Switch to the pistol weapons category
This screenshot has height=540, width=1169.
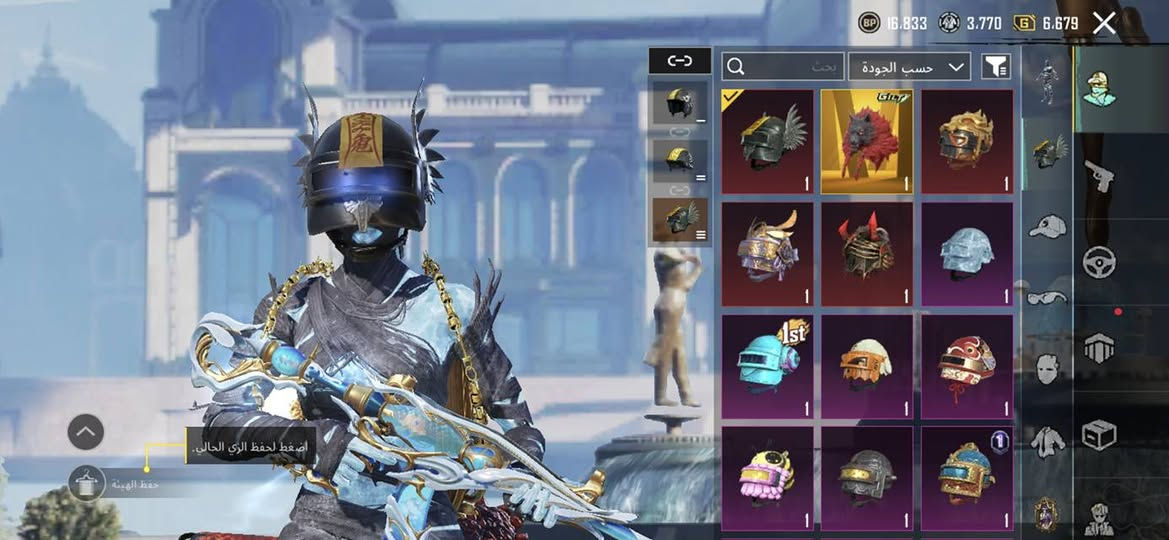[1100, 176]
